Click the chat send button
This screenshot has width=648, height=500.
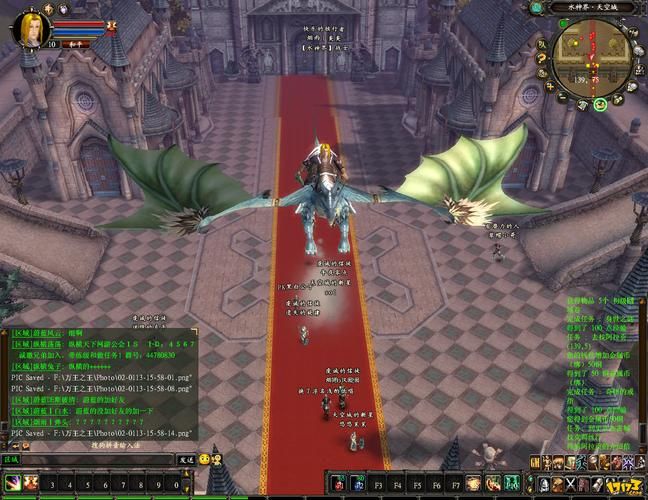(x=185, y=459)
